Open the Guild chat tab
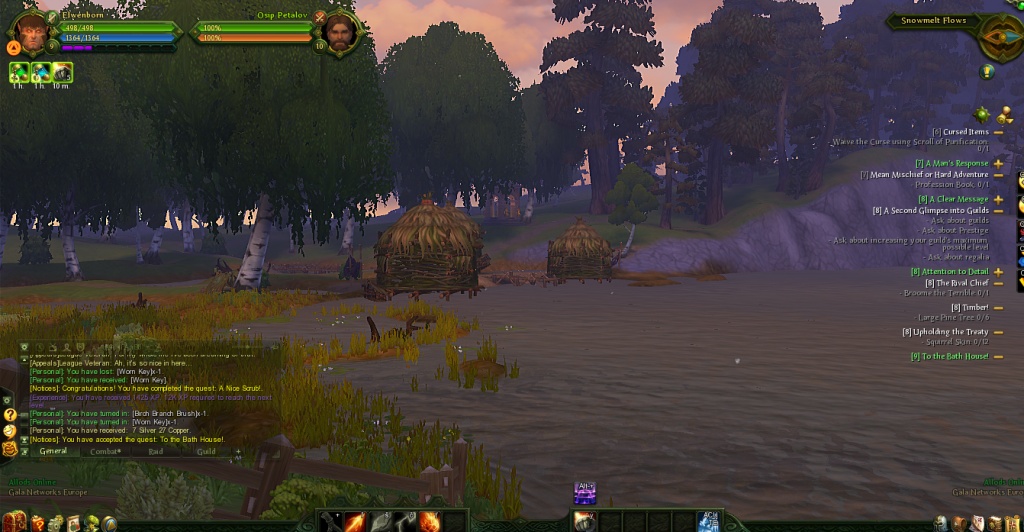1024x532 pixels. point(206,451)
